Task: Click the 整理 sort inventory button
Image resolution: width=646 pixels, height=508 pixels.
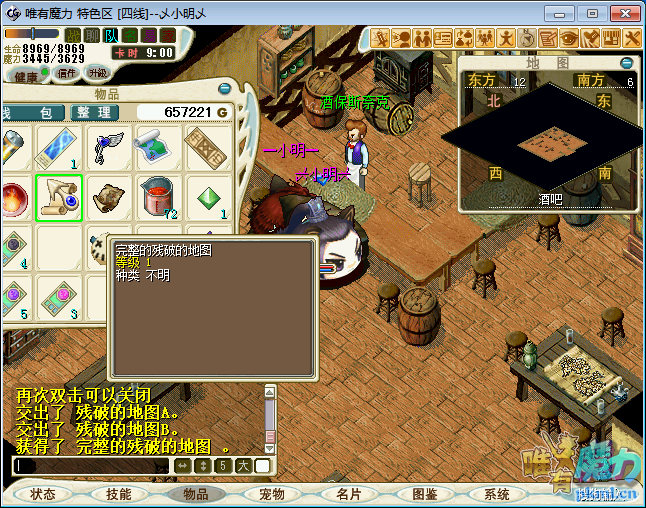Action: coord(97,113)
